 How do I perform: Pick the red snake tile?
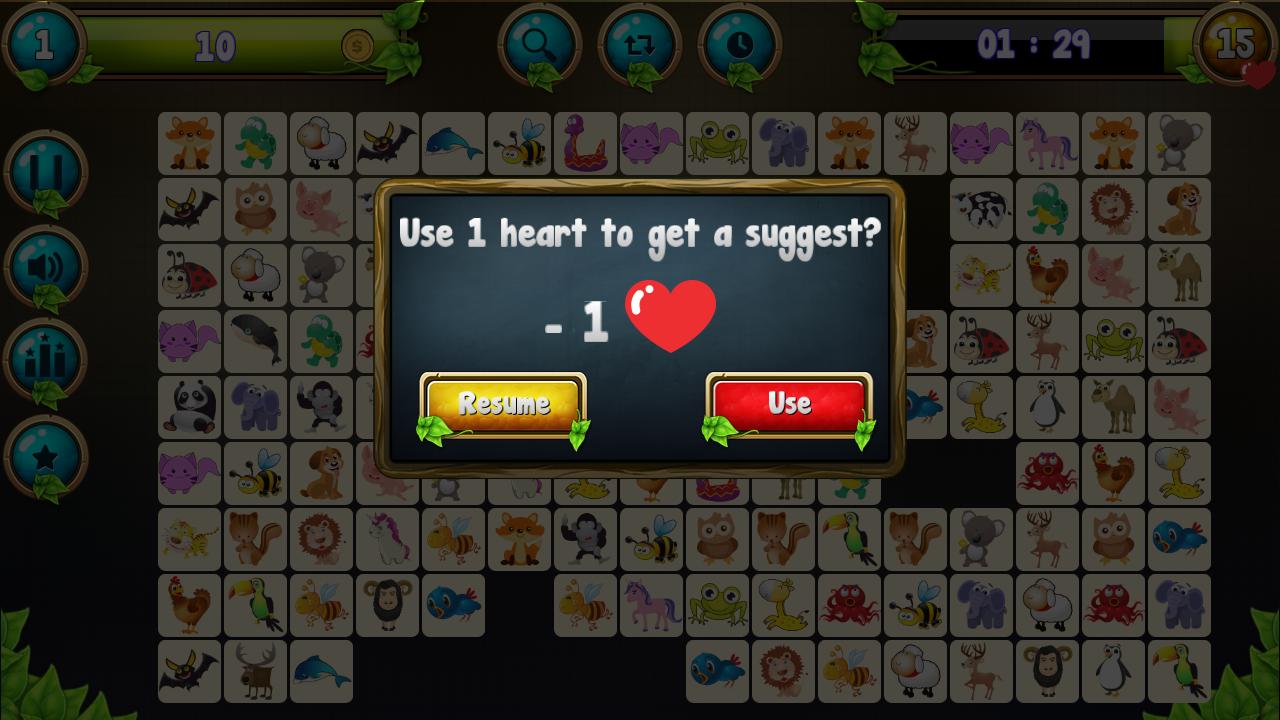[585, 143]
